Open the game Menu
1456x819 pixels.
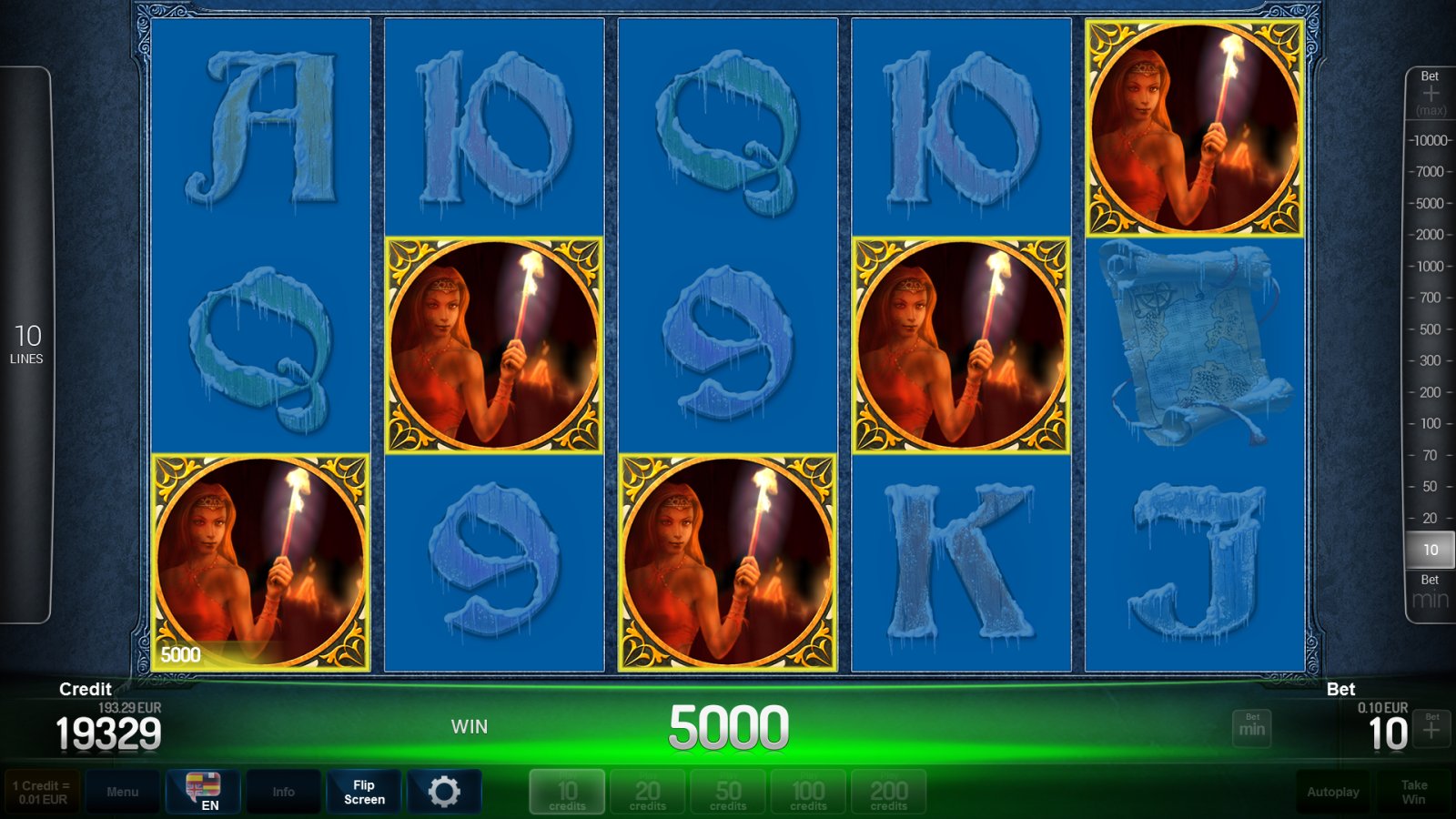124,791
